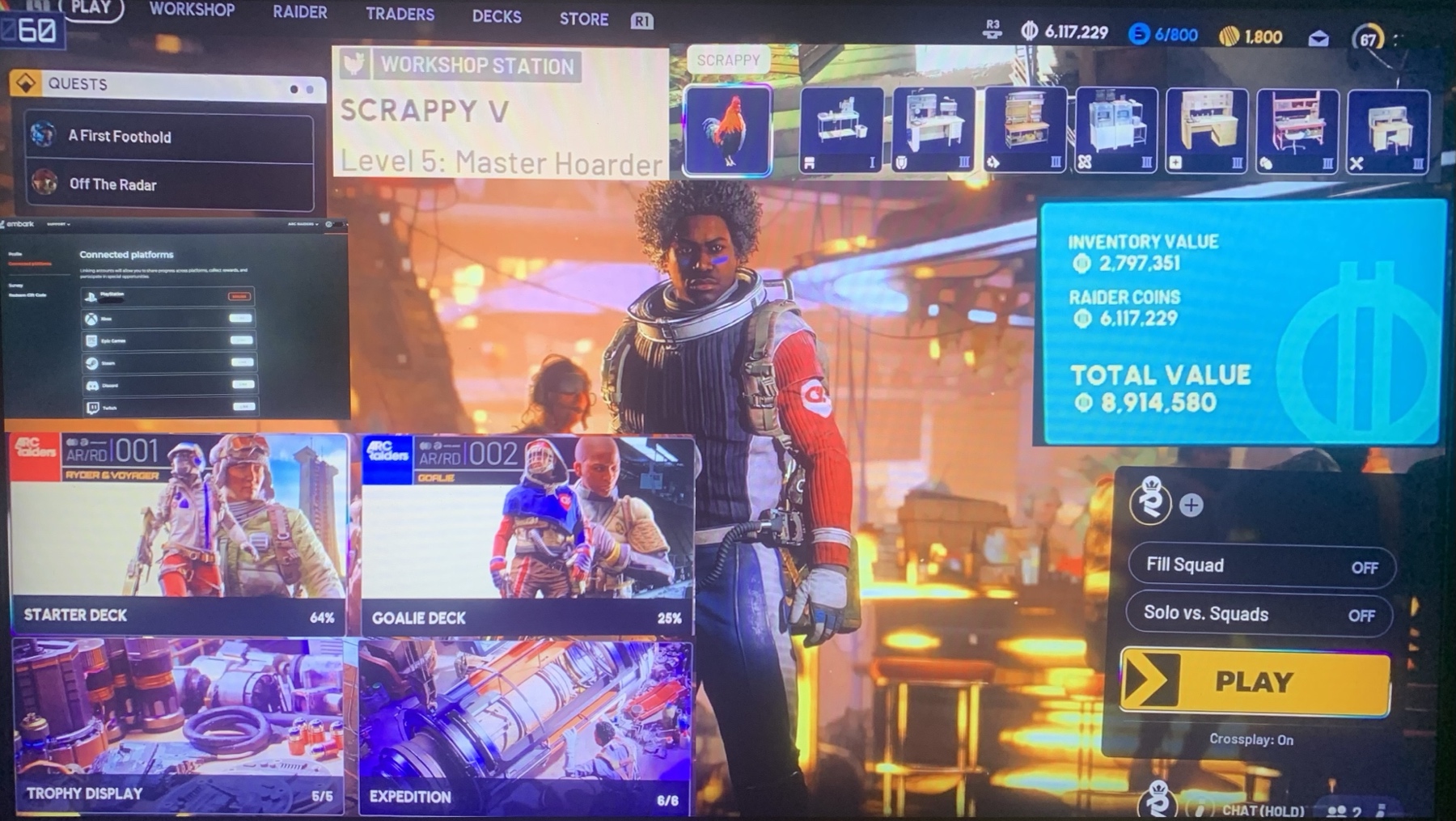Toggle Solo vs. Squads setting
The width and height of the screenshot is (1456, 821).
coord(1259,615)
